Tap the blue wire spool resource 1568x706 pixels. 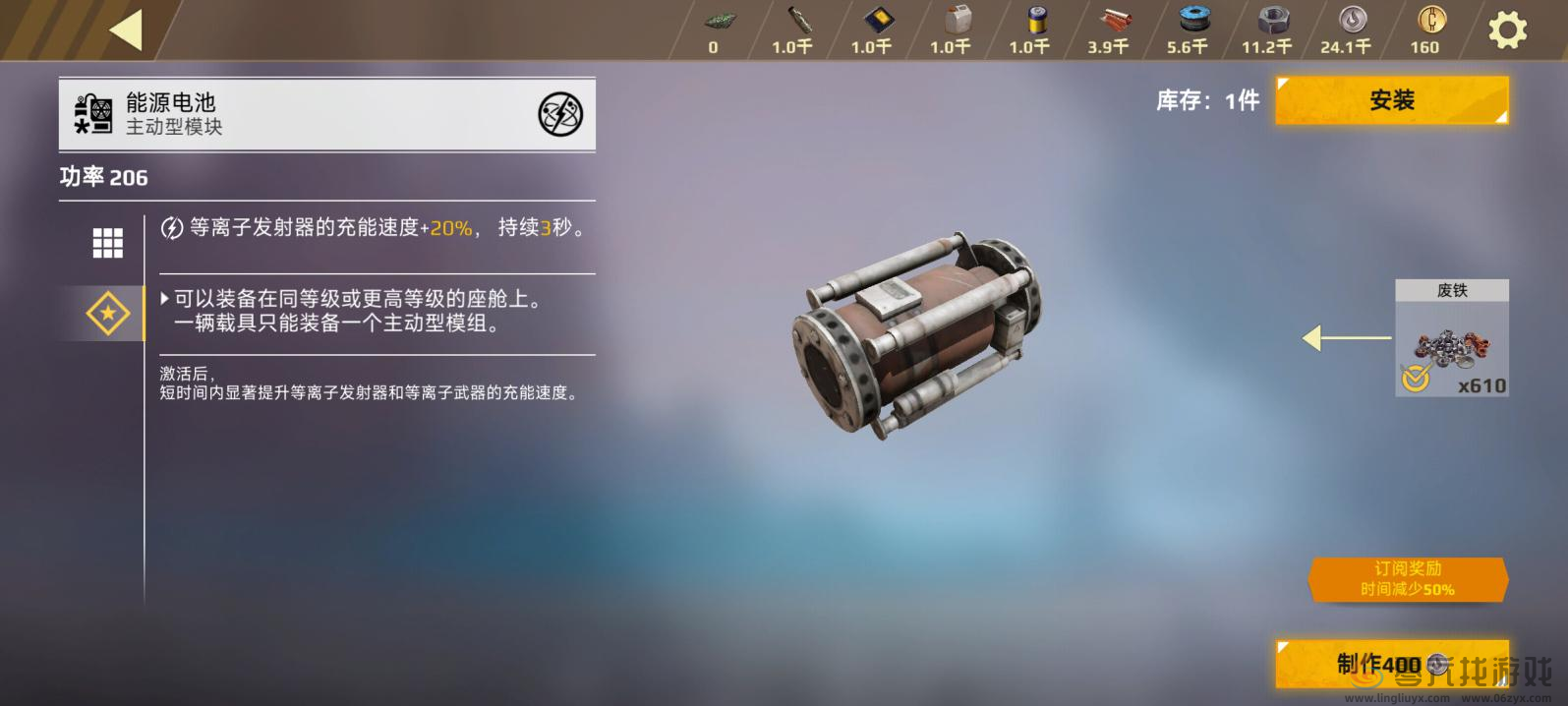tap(1188, 29)
